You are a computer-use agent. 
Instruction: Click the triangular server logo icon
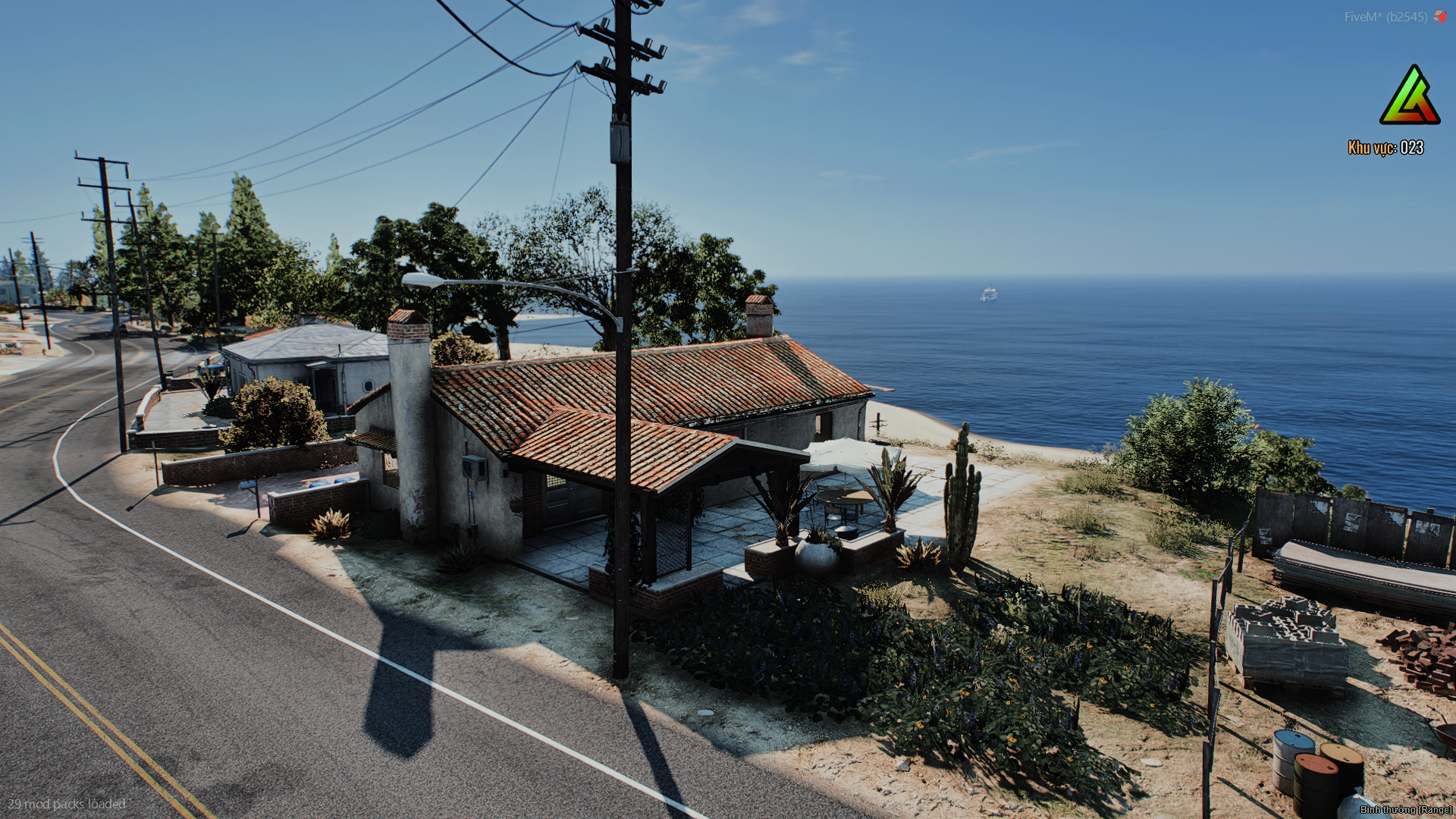click(x=1409, y=96)
